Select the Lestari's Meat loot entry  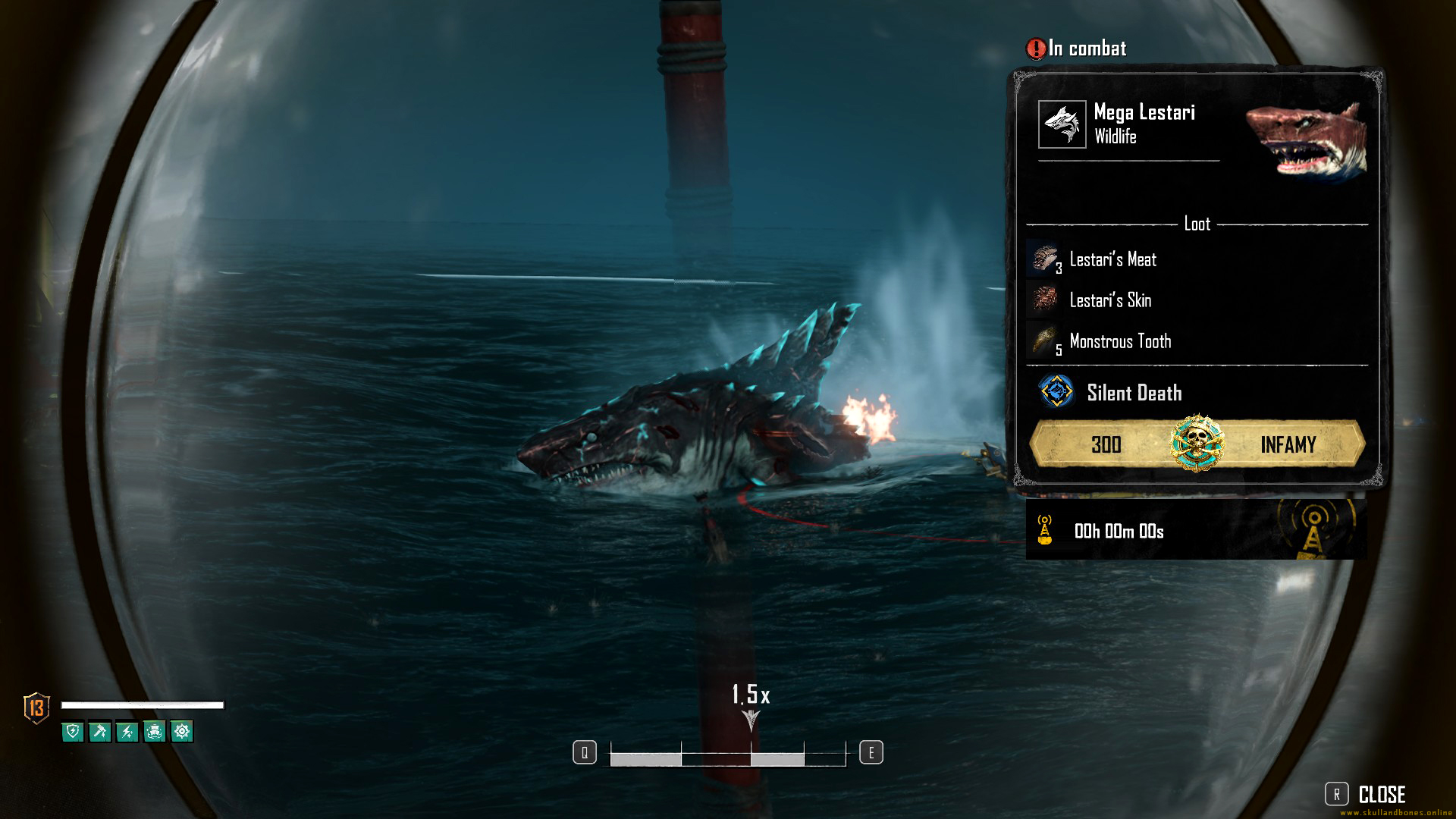[1112, 259]
